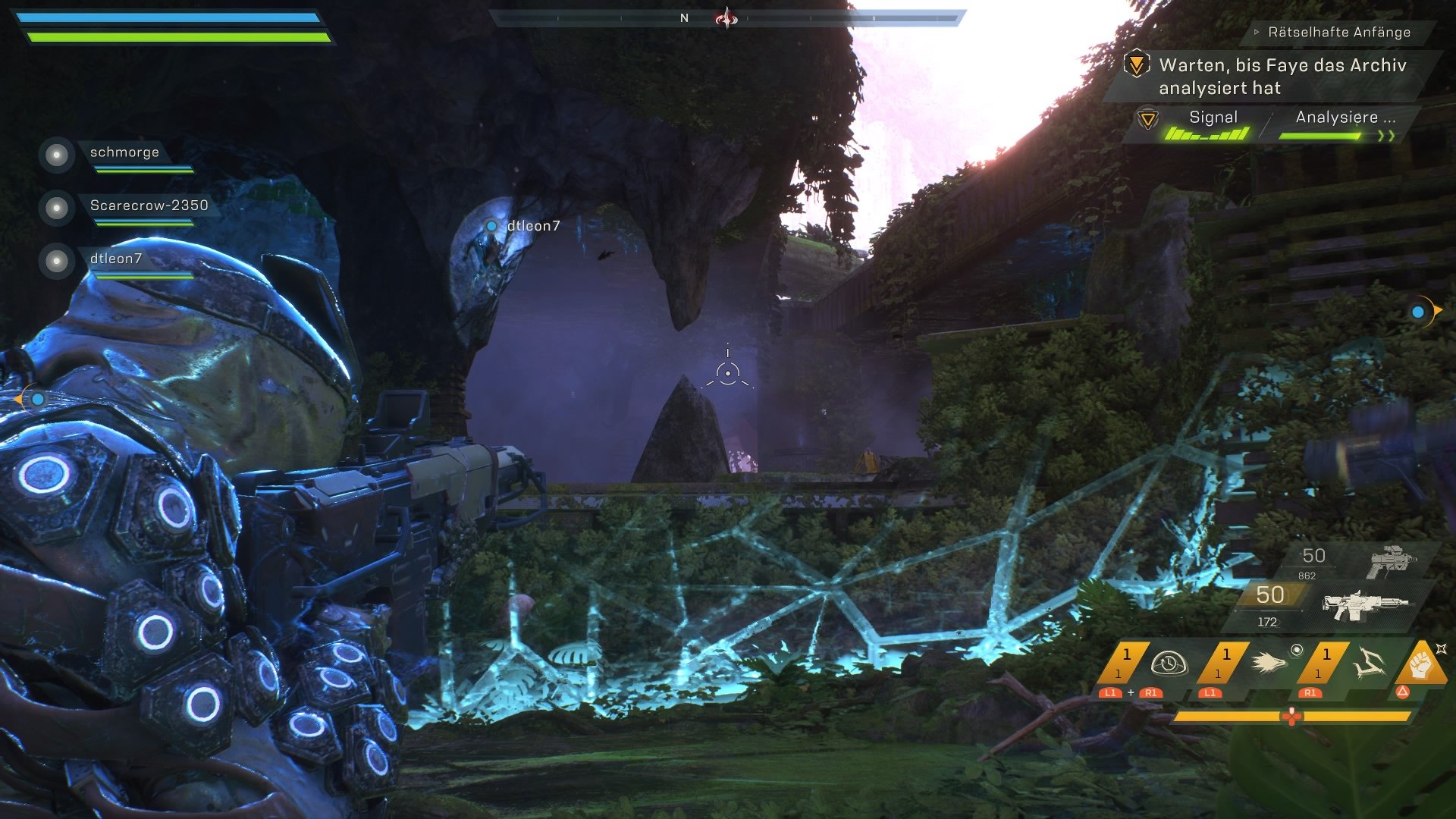This screenshot has width=1456, height=819.
Task: Click the compass strip's red marker
Action: coord(726,17)
